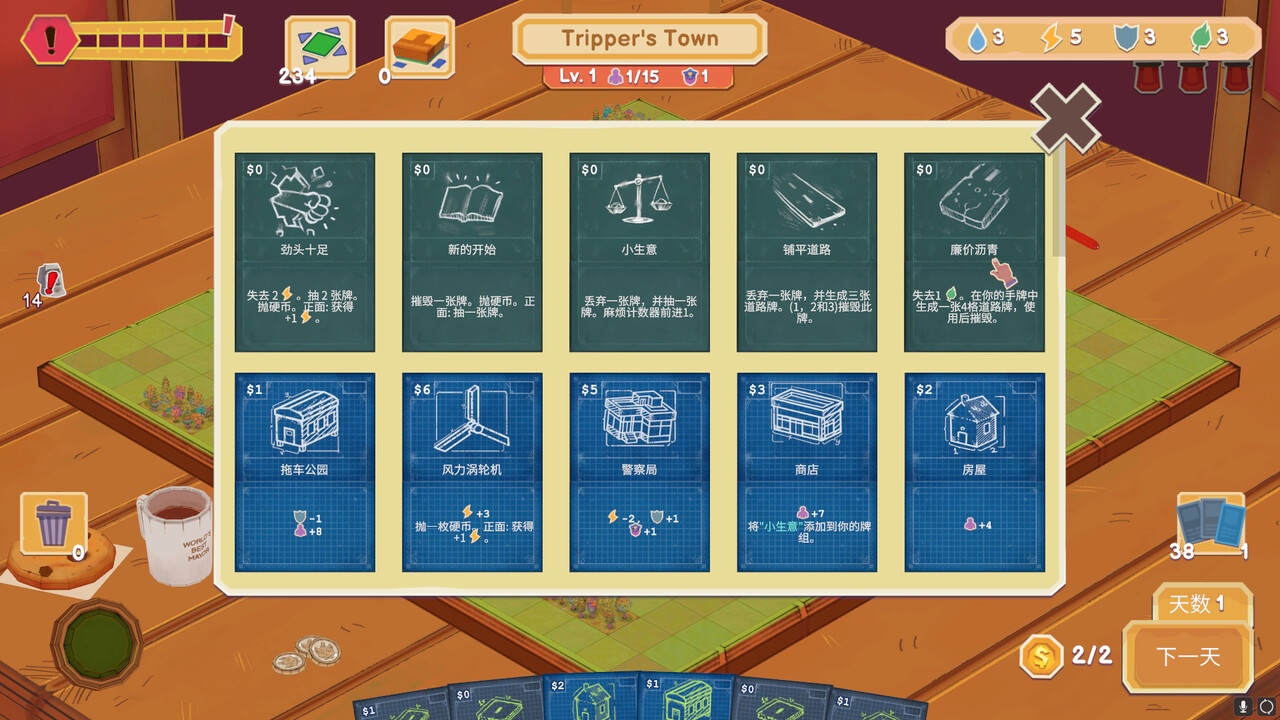Select the 警察局 card priced $5
This screenshot has width=1280, height=720.
[639, 470]
